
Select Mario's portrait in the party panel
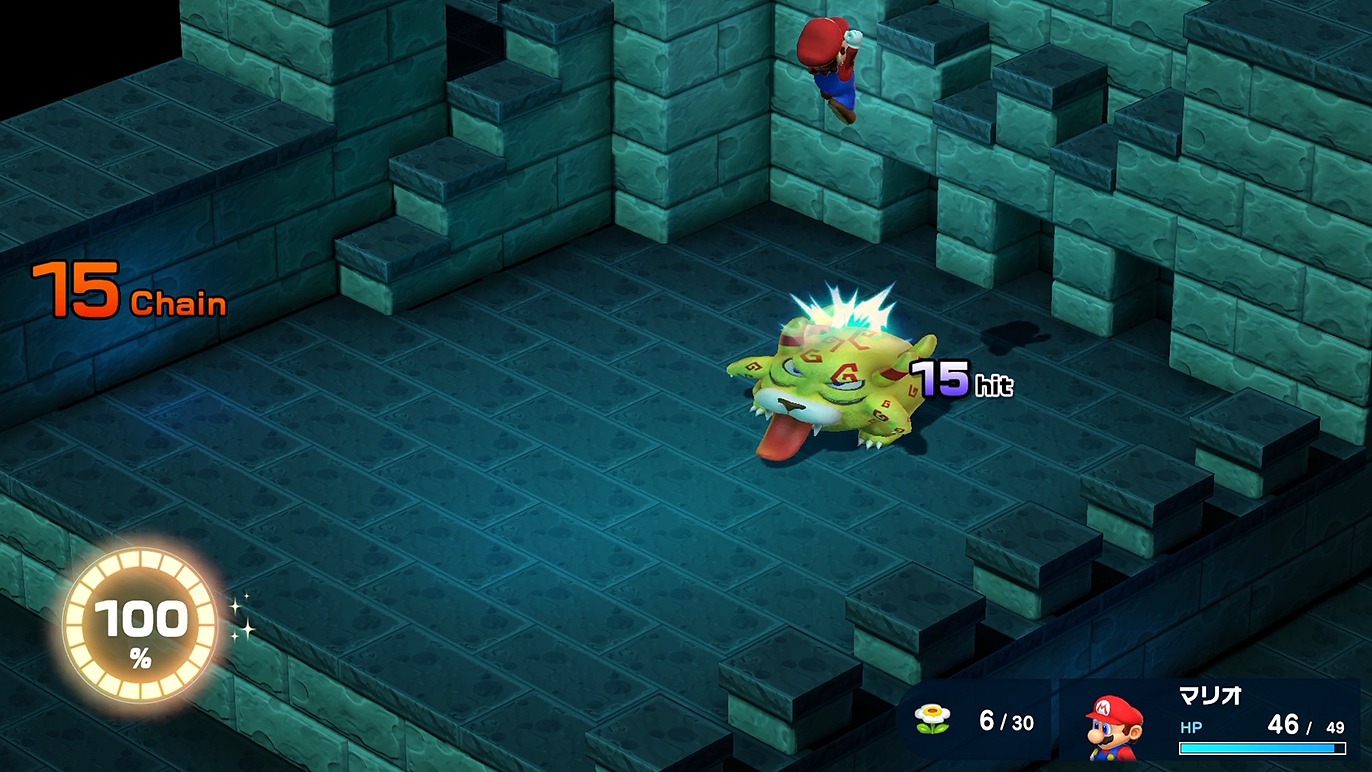pyautogui.click(x=1114, y=724)
